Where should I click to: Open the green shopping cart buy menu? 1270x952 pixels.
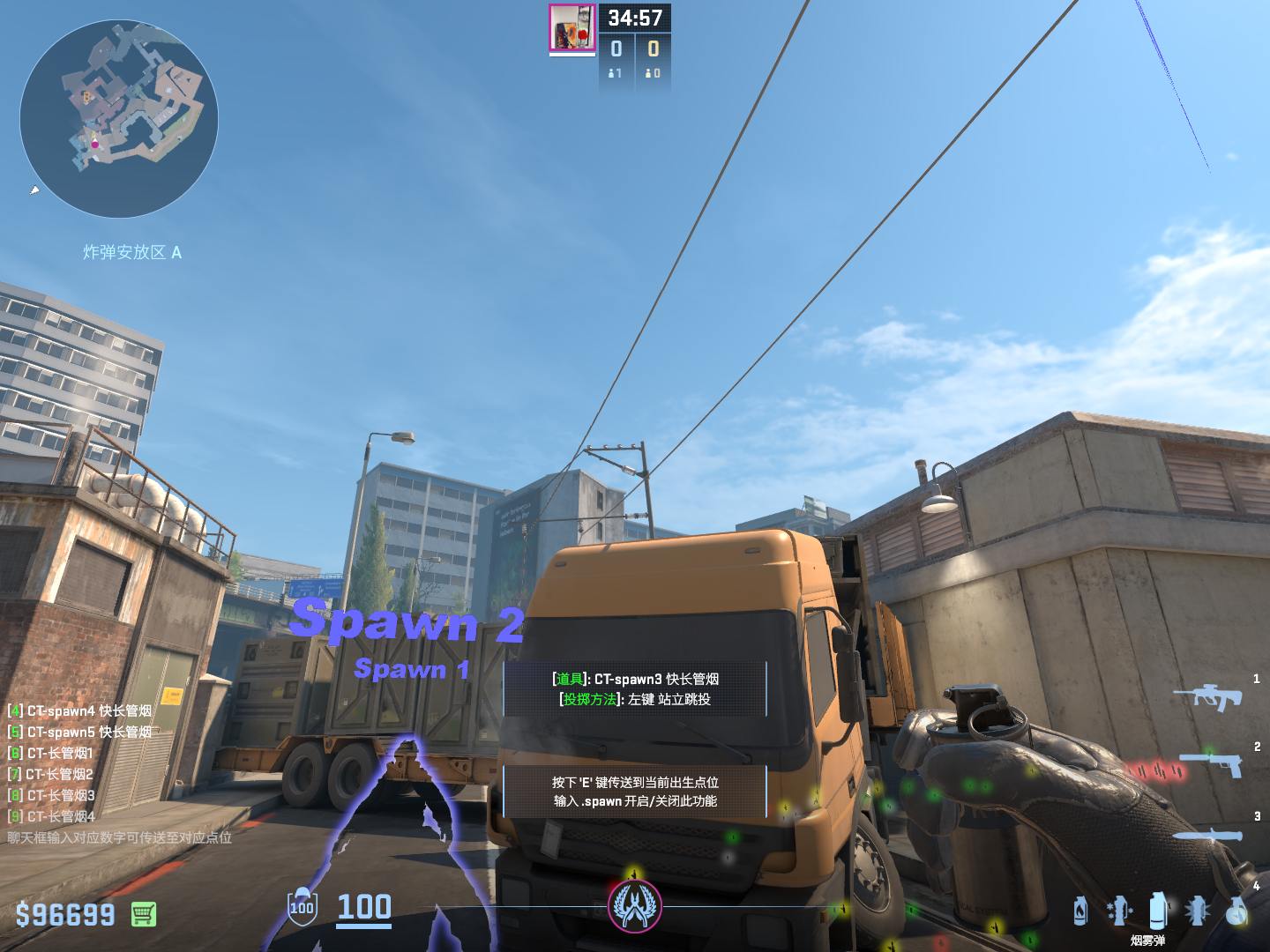pos(144,914)
